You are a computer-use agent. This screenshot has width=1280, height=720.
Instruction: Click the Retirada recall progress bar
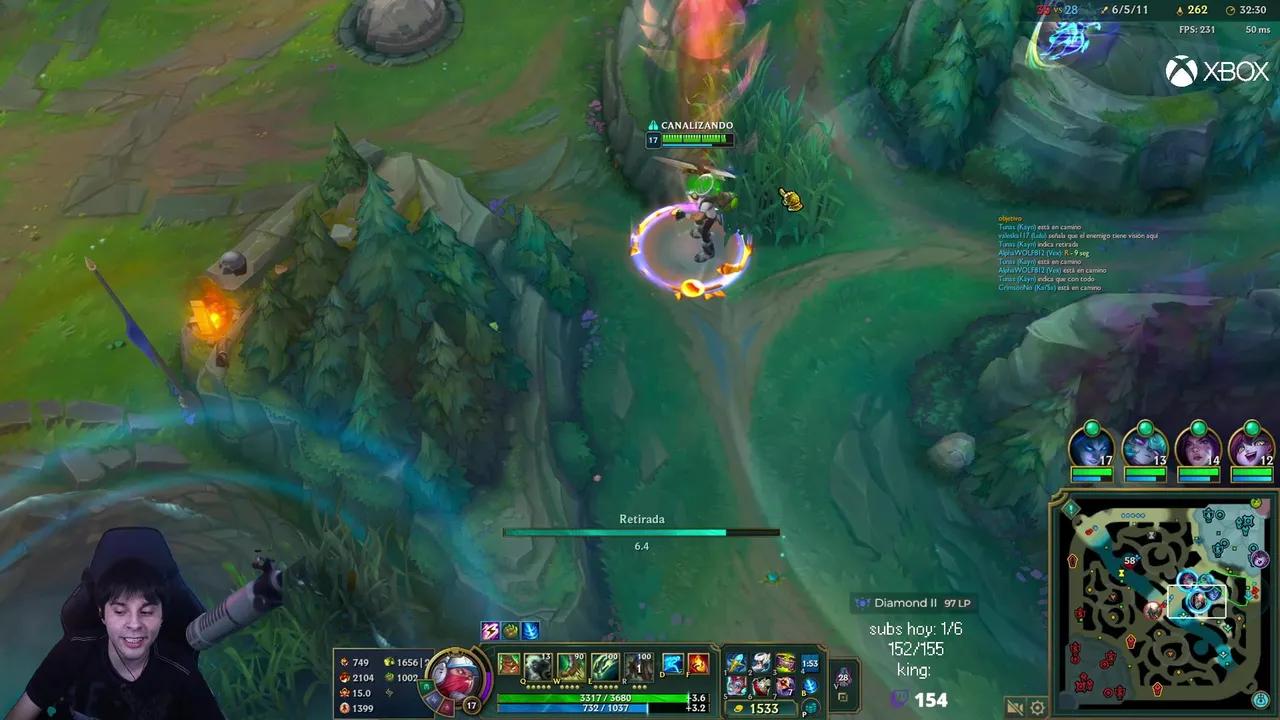point(643,533)
